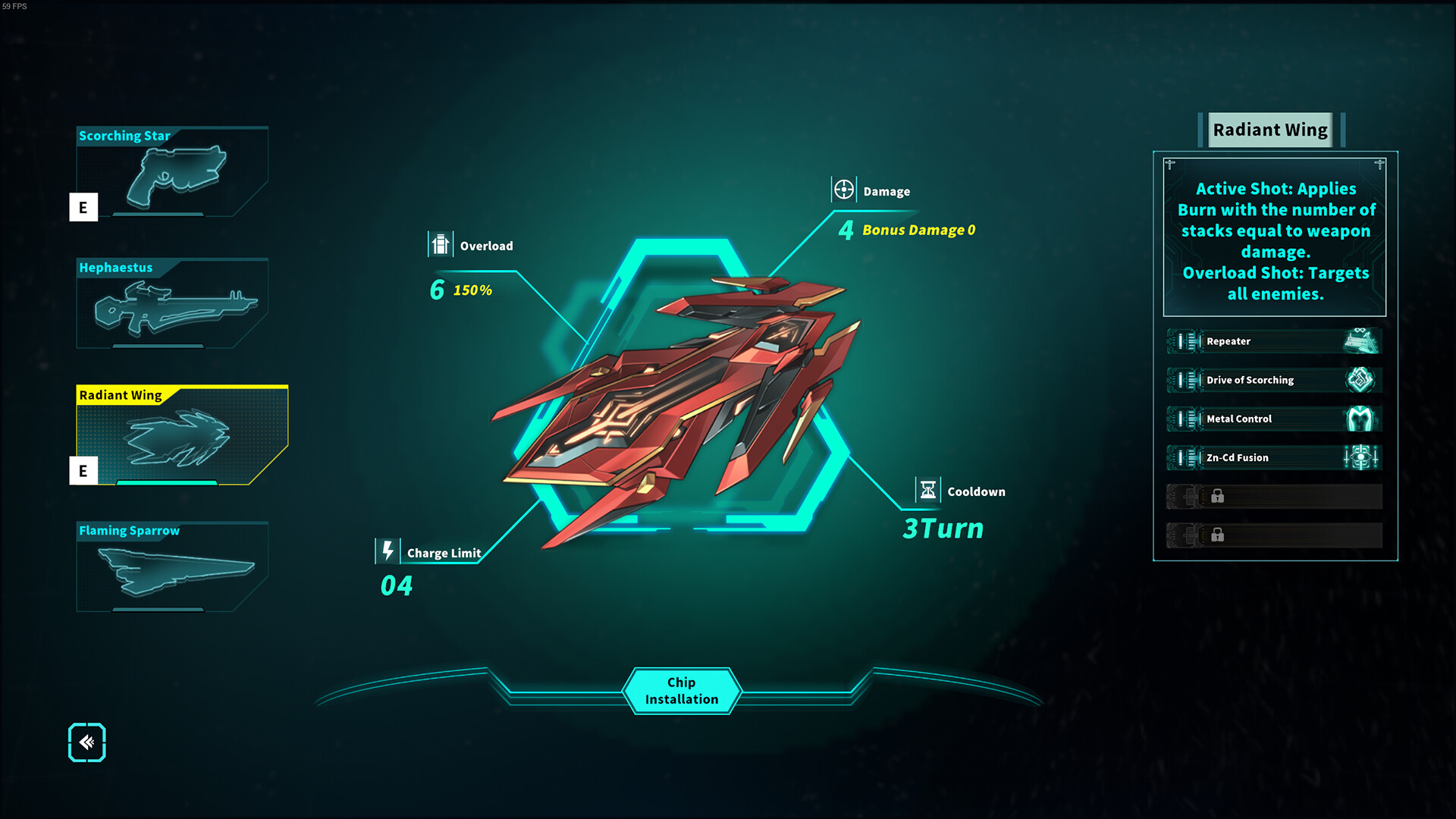Image resolution: width=1456 pixels, height=819 pixels.
Task: Click the Damage crosshair stat icon
Action: point(842,190)
